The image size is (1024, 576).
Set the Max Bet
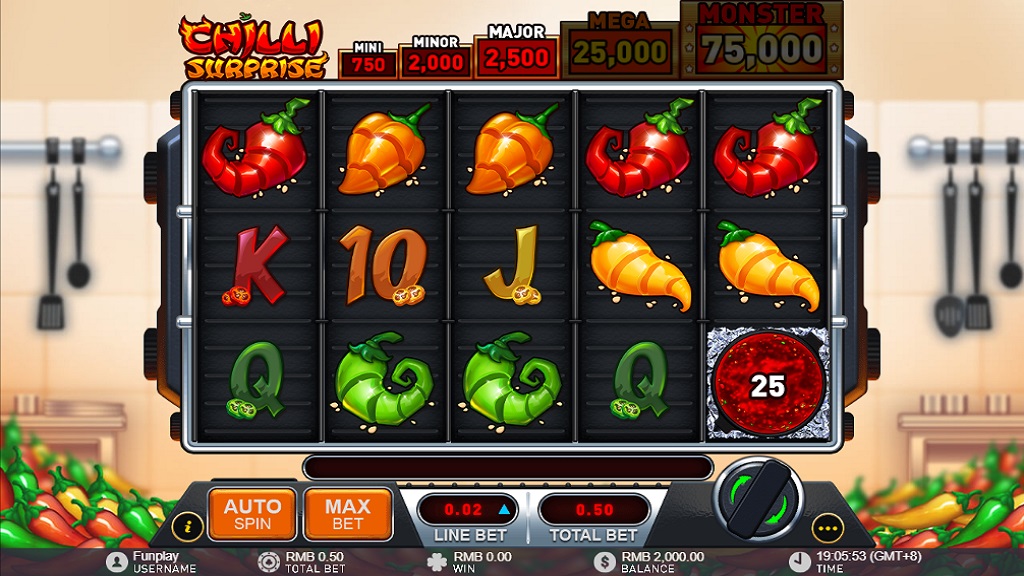(x=347, y=513)
